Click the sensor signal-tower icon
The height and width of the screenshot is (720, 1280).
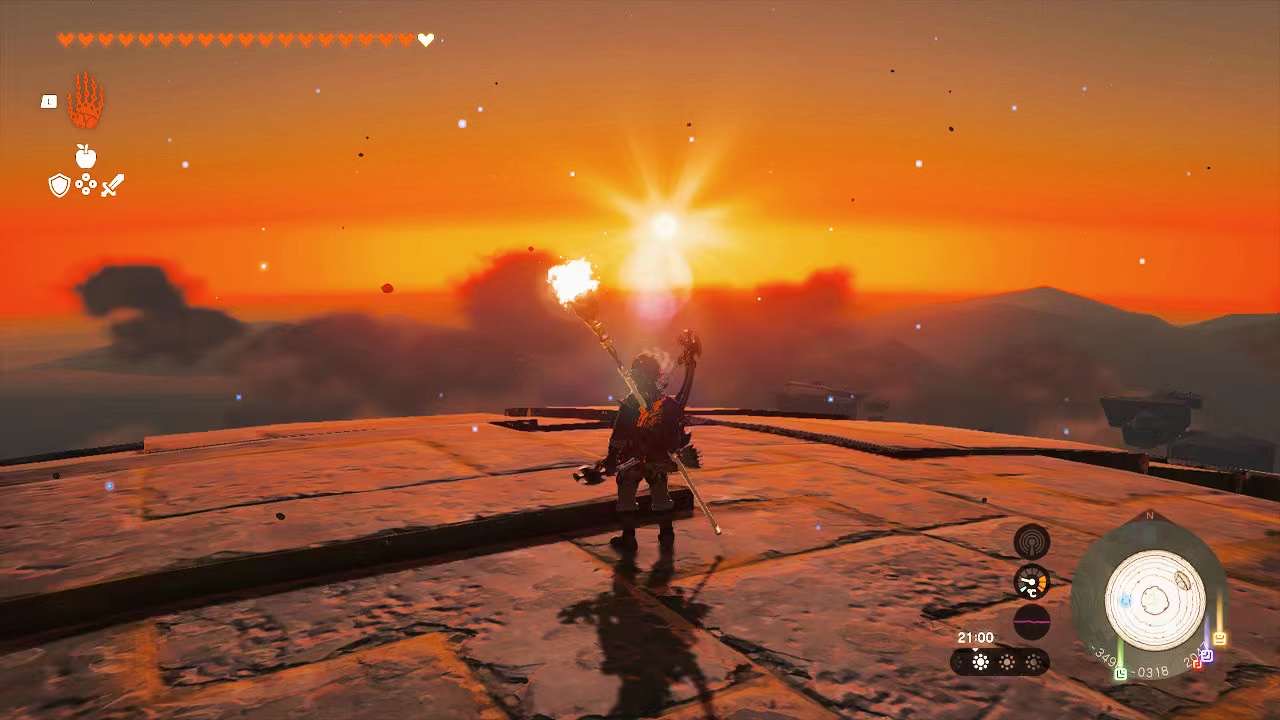point(1031,542)
